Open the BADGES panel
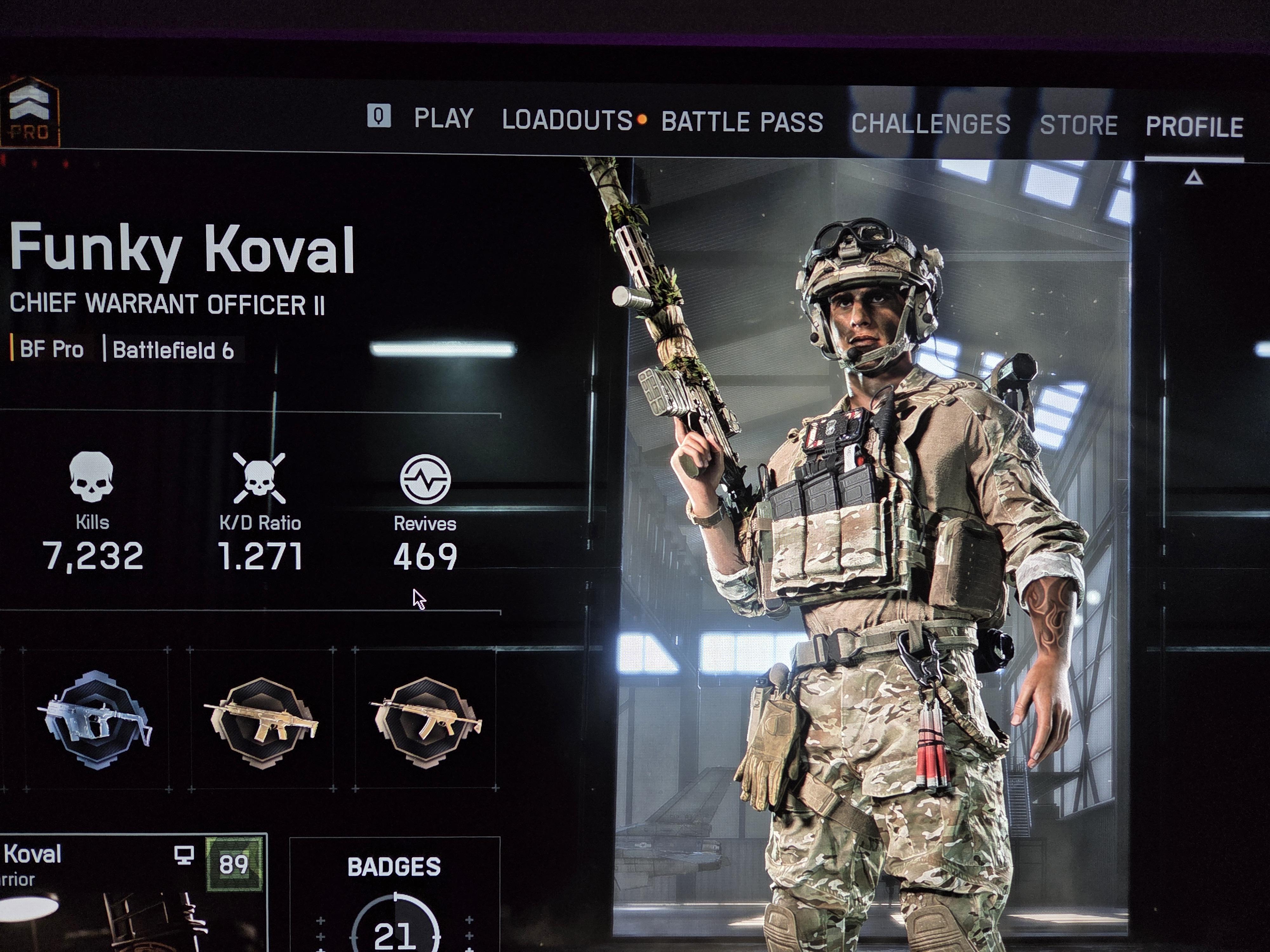The height and width of the screenshot is (952, 1270). tap(394, 895)
